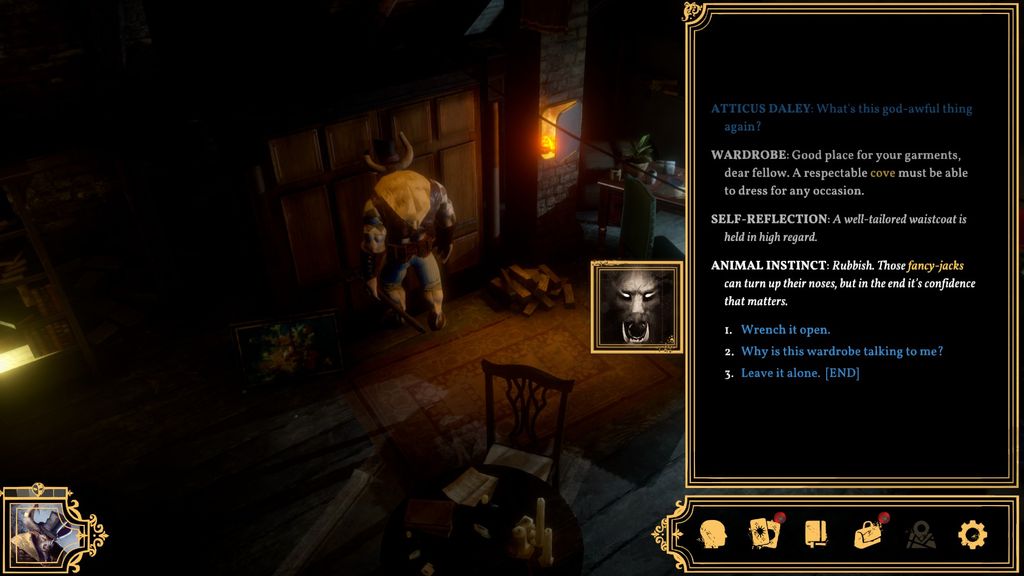
Task: Open settings with the gear icon
Action: 972,534
